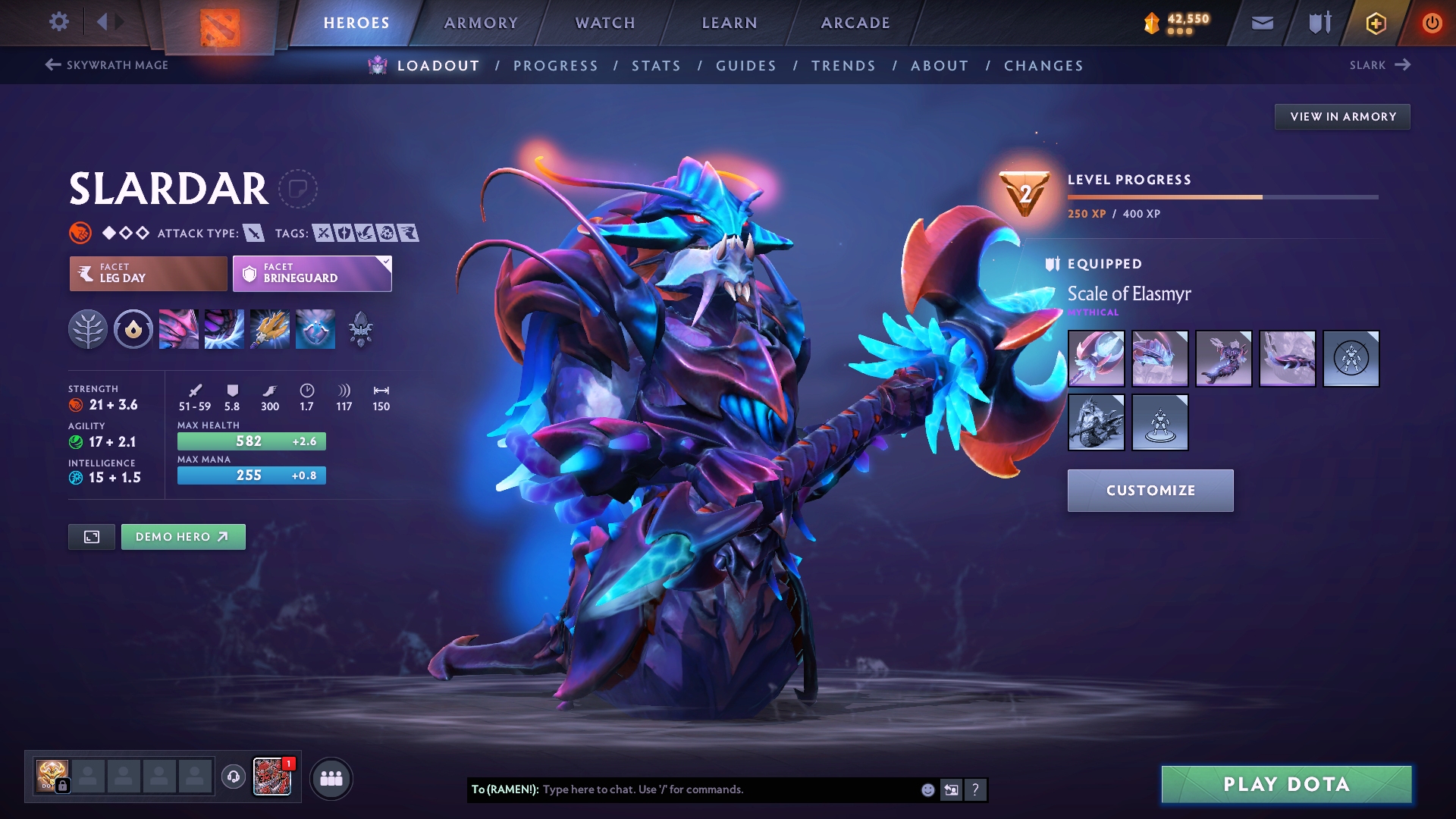This screenshot has height=819, width=1456.
Task: Click the voice chat headset icon
Action: (x=233, y=778)
